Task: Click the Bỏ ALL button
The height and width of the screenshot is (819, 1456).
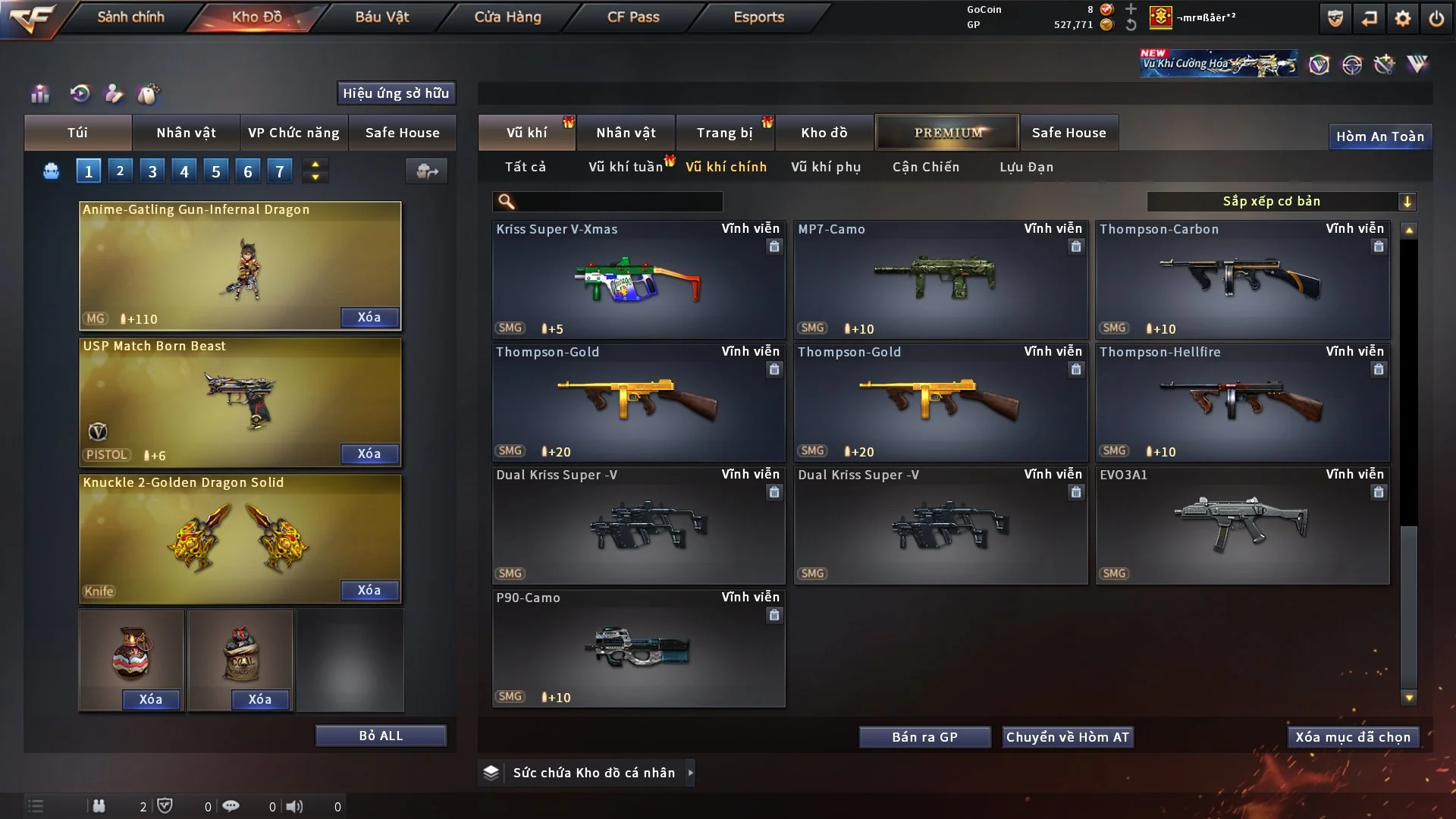Action: click(381, 736)
